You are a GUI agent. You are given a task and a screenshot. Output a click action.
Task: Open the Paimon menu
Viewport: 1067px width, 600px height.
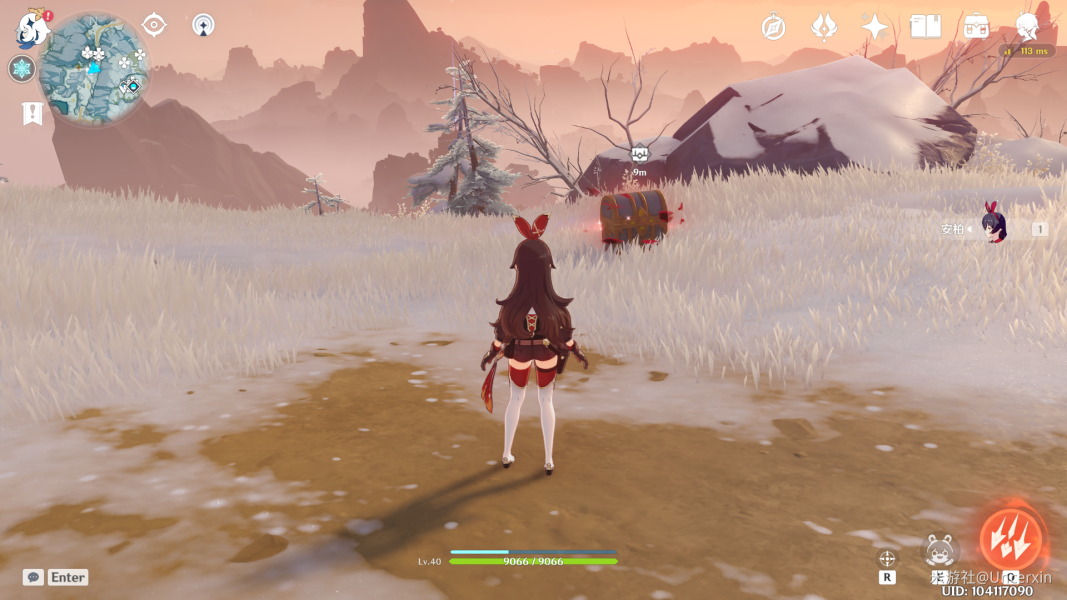(x=32, y=28)
